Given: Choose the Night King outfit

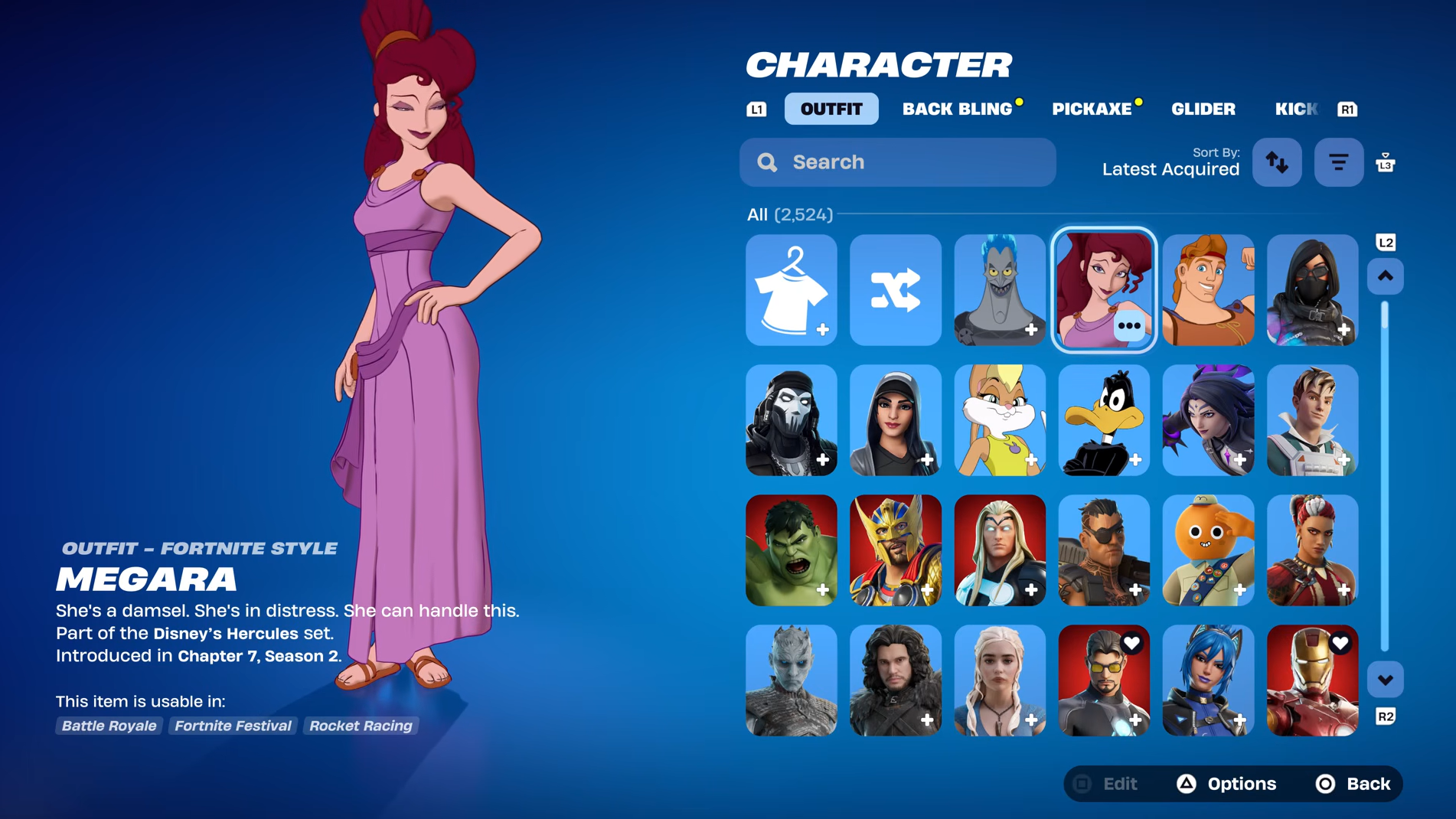Looking at the screenshot, I should (x=791, y=680).
